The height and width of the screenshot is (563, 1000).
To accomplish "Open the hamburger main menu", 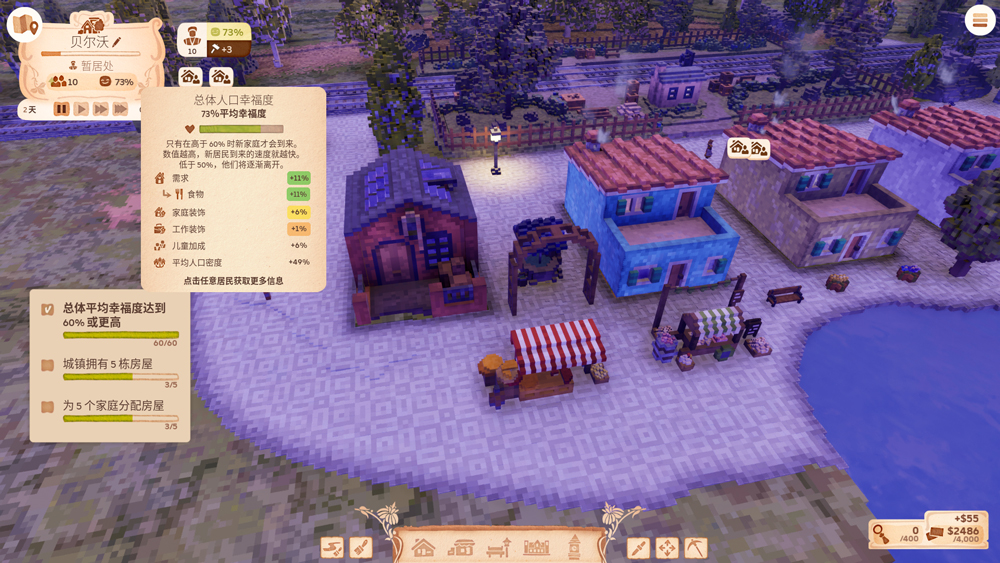I will pyautogui.click(x=979, y=21).
